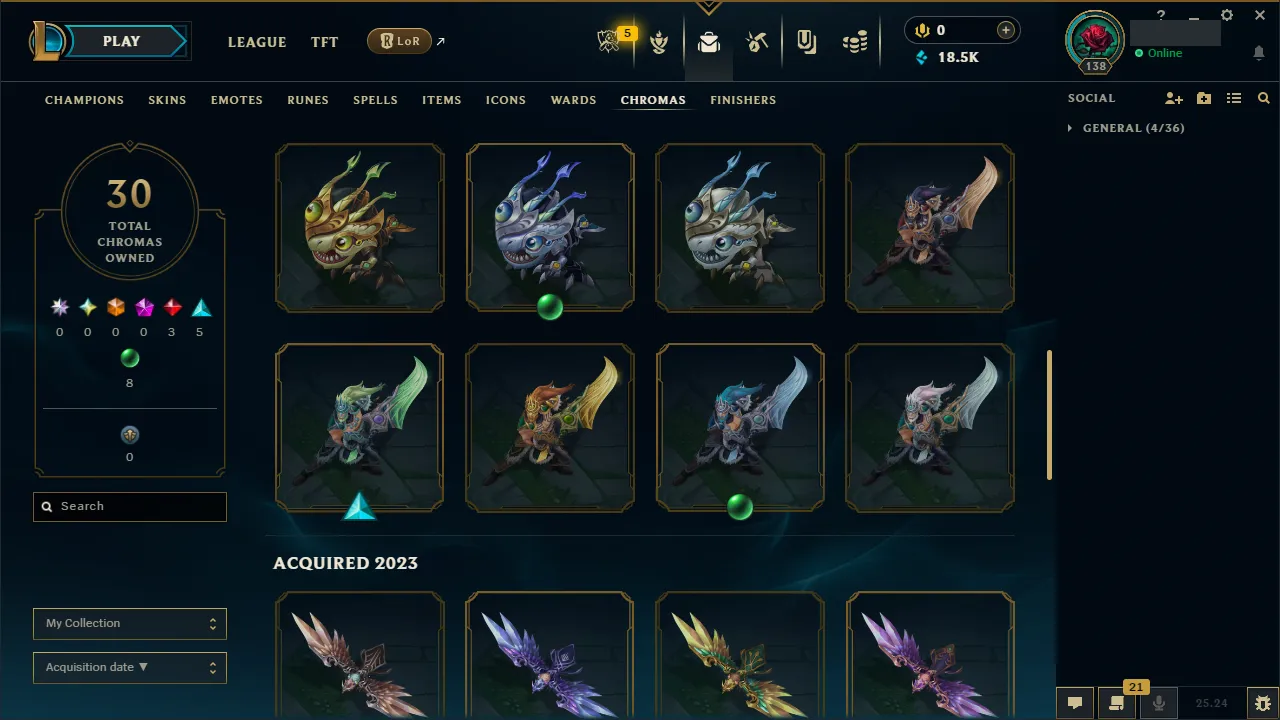
Task: Create a new friend group folder
Action: (1204, 98)
